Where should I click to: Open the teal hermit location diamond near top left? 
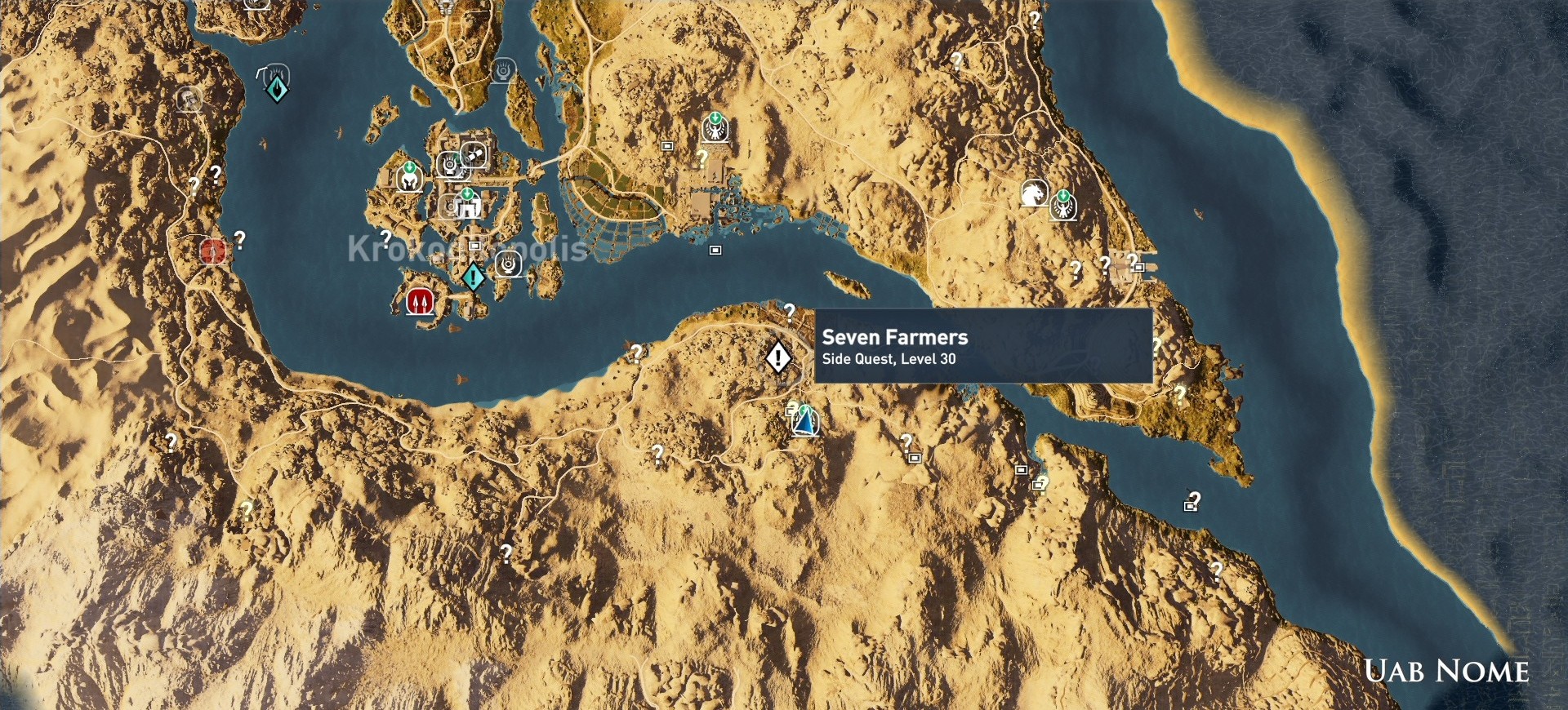pos(278,91)
